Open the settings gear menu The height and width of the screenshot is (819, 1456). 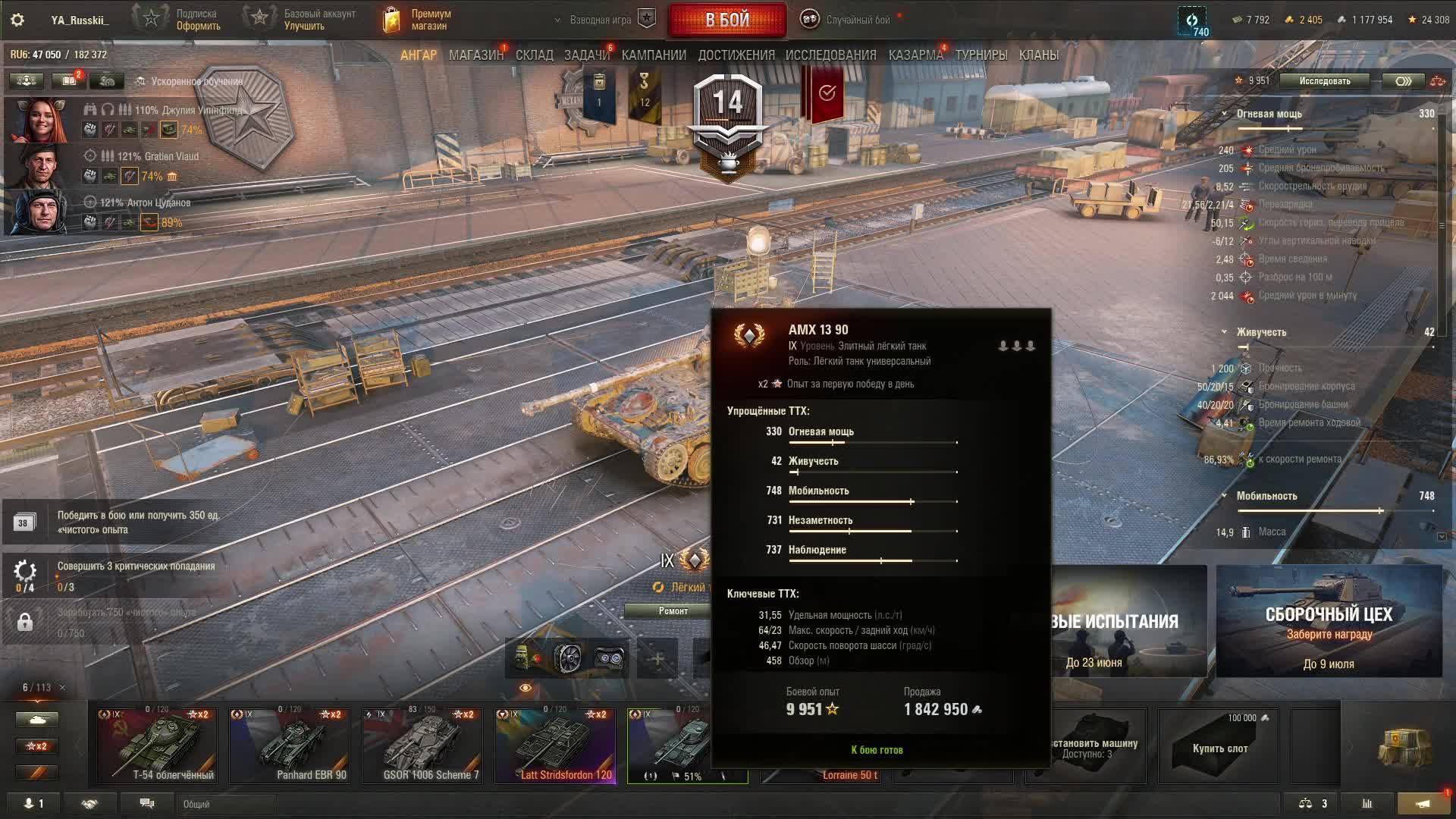[17, 20]
